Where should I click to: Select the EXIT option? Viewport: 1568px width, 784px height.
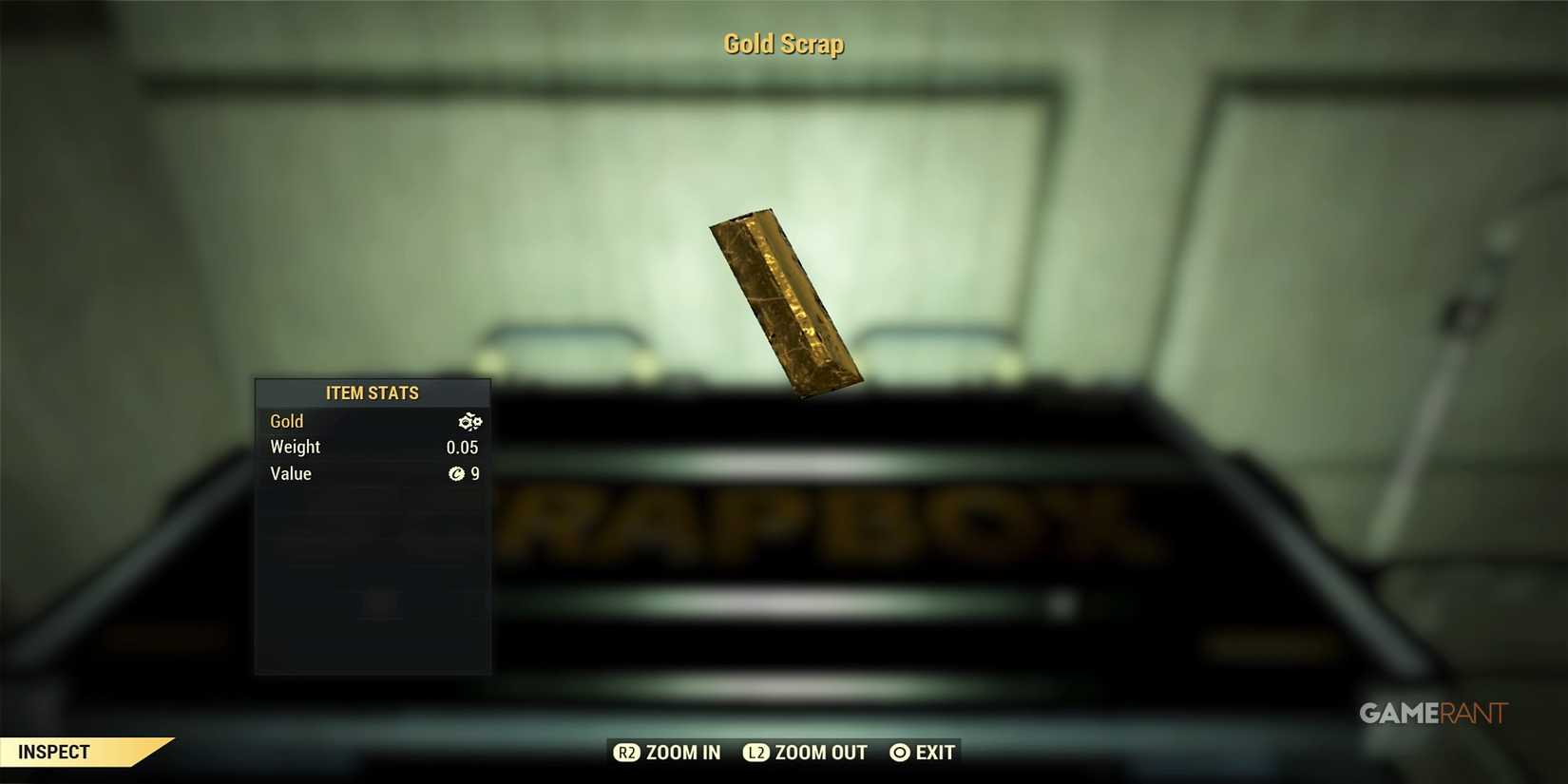[x=936, y=752]
